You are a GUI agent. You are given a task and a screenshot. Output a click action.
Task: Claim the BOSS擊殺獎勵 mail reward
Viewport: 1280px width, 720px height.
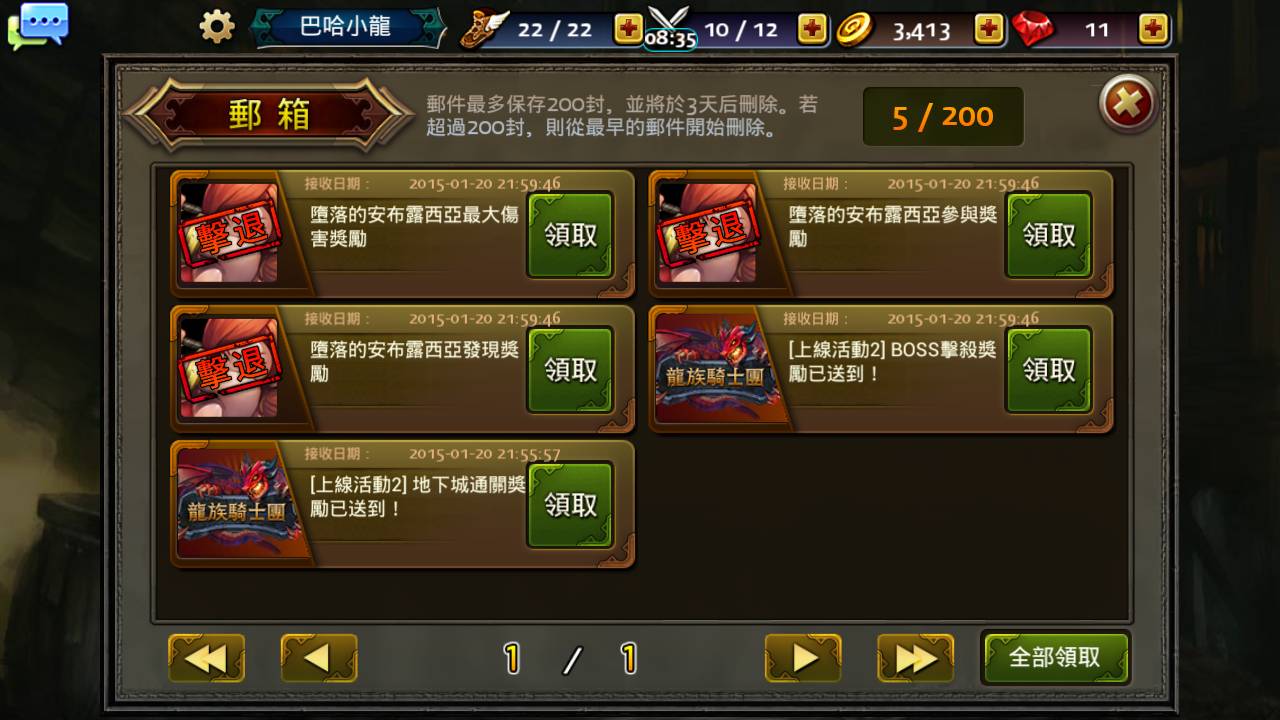[1048, 368]
